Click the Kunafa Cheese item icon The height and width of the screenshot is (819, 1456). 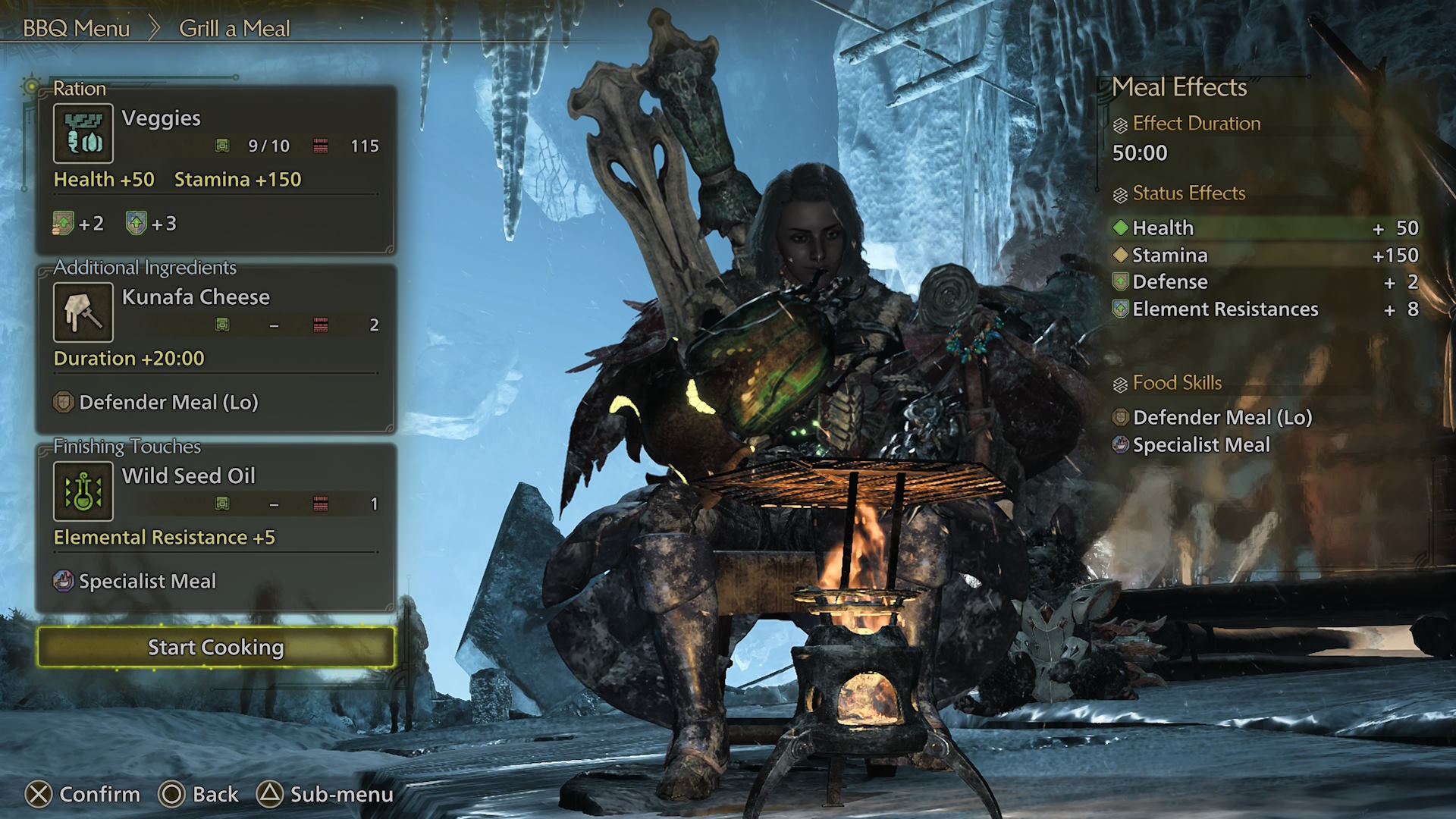(x=83, y=312)
